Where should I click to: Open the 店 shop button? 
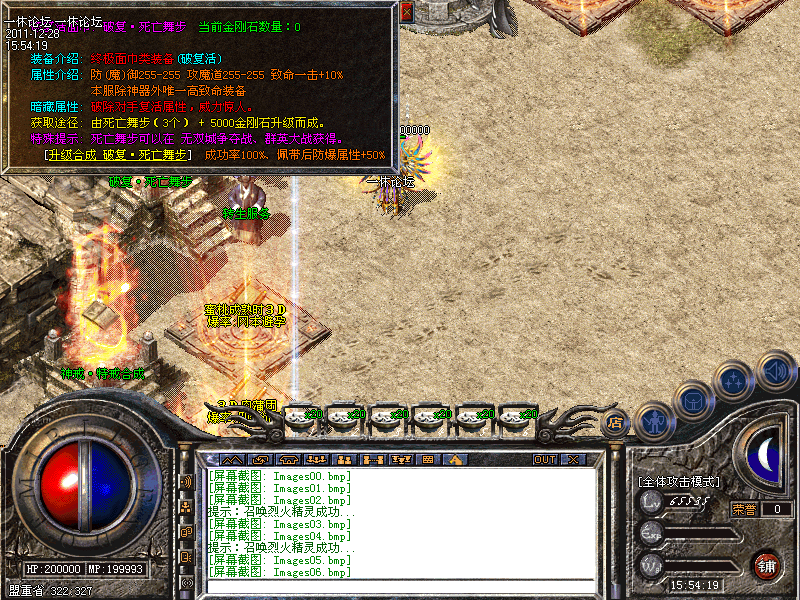click(616, 423)
